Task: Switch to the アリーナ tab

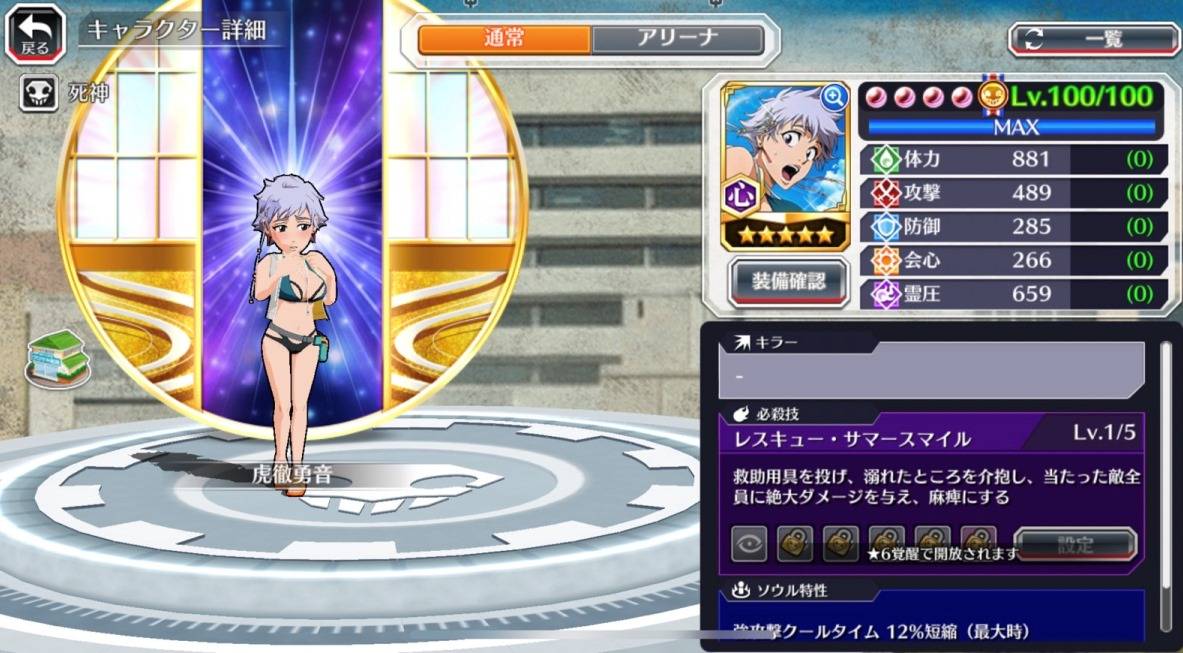Action: click(x=677, y=39)
